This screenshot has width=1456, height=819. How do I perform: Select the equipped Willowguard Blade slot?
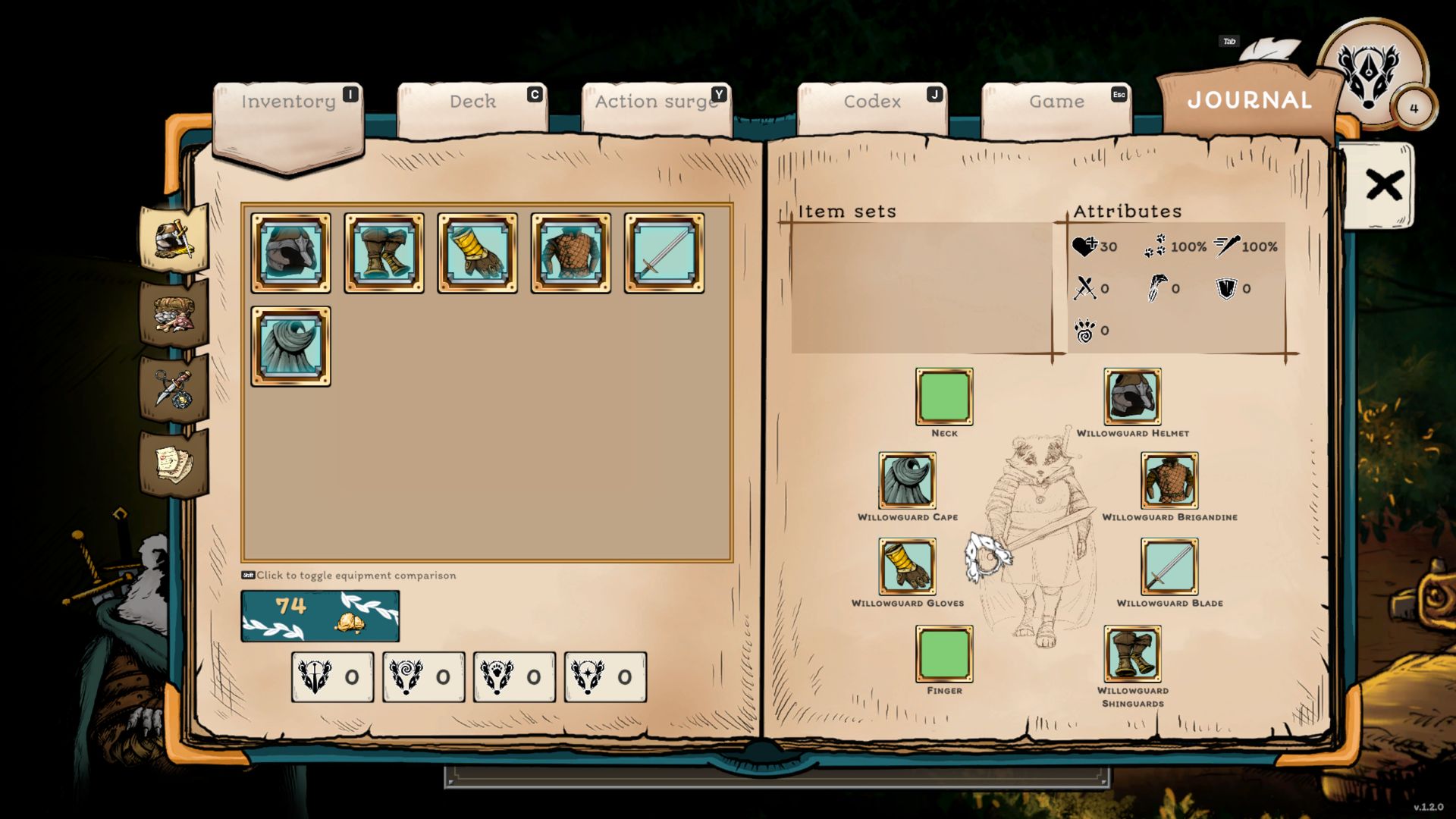coord(1169,566)
